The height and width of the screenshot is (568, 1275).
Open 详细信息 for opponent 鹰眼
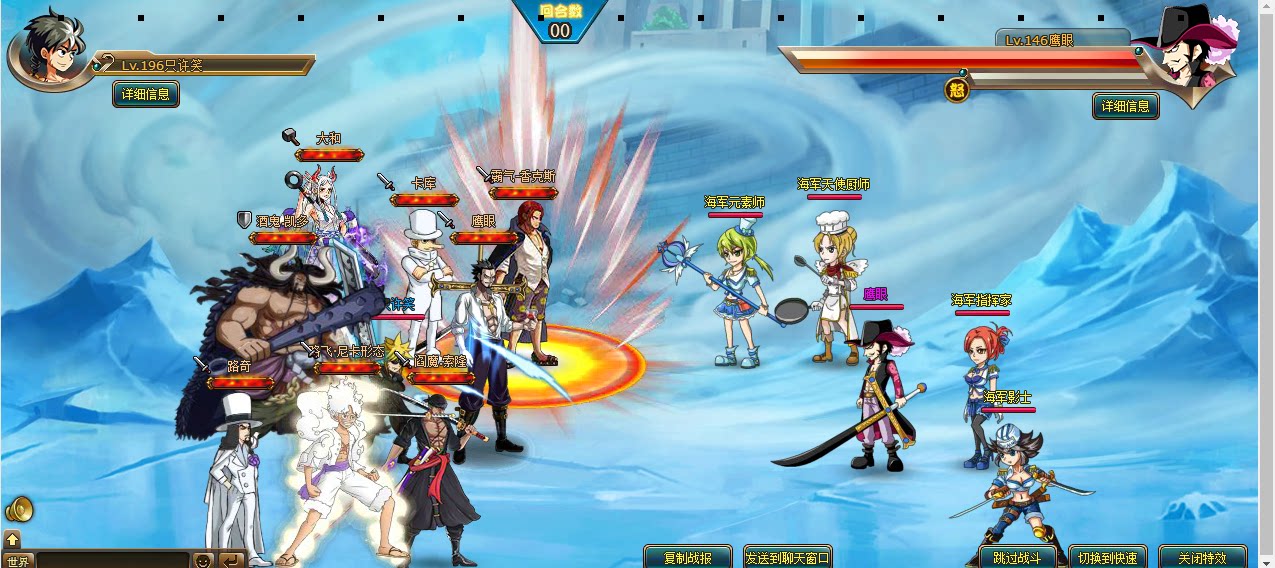pyautogui.click(x=1125, y=105)
